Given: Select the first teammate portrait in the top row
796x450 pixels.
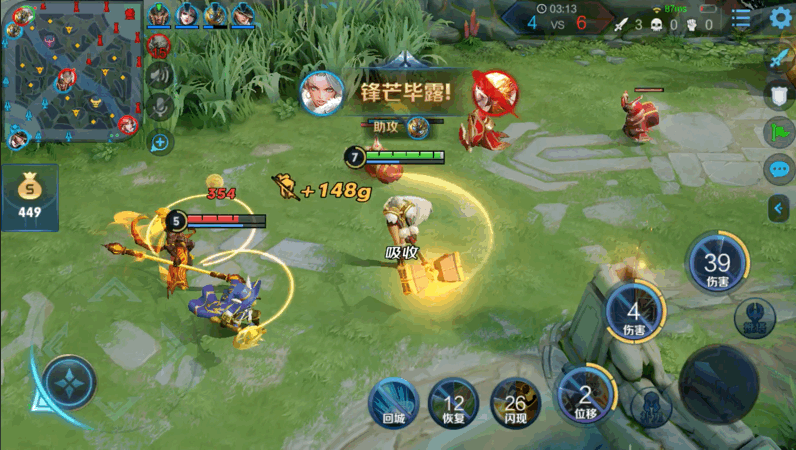Looking at the screenshot, I should pos(158,15).
